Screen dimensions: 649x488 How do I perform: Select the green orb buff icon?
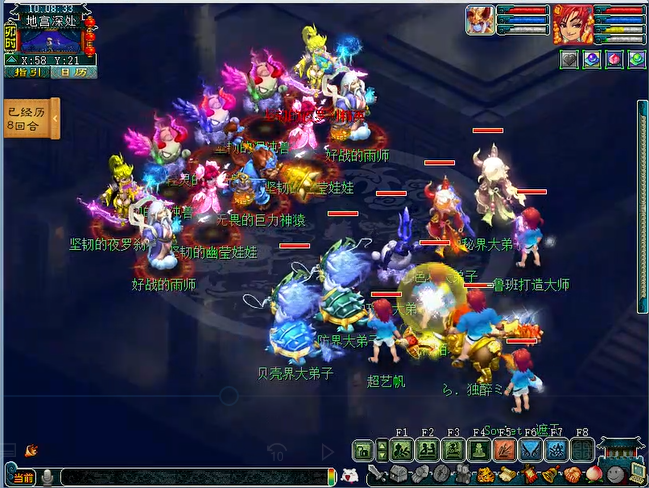click(636, 60)
